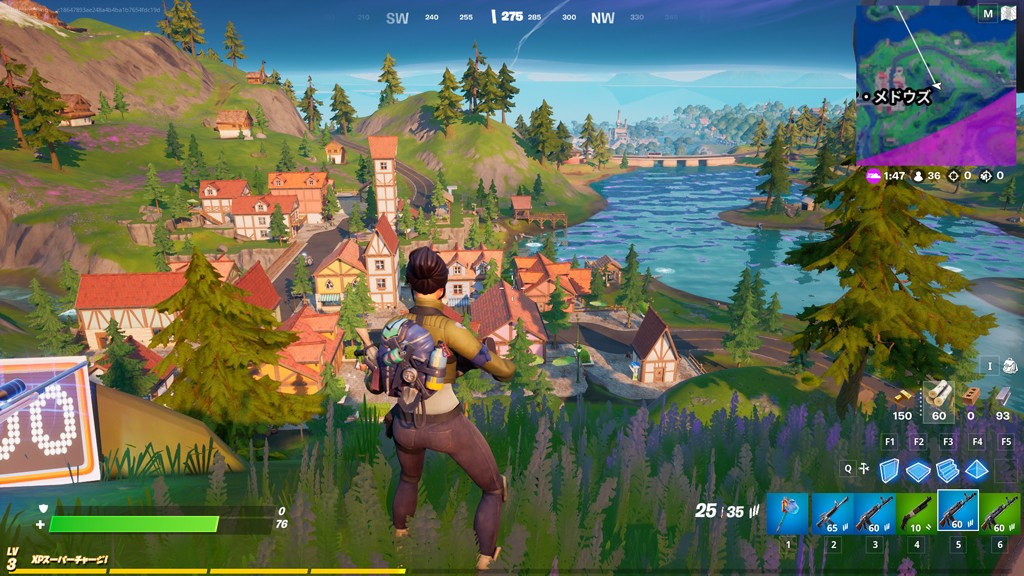This screenshot has width=1024, height=576.
Task: Select the pickaxe harvesting tool slot
Action: (x=787, y=514)
